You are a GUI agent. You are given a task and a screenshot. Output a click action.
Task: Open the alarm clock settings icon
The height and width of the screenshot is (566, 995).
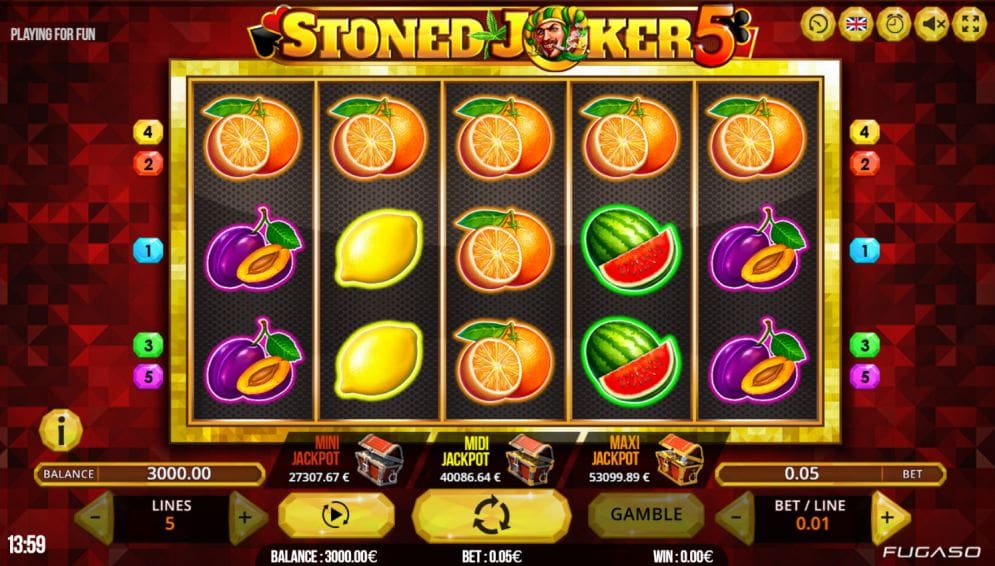[x=894, y=24]
